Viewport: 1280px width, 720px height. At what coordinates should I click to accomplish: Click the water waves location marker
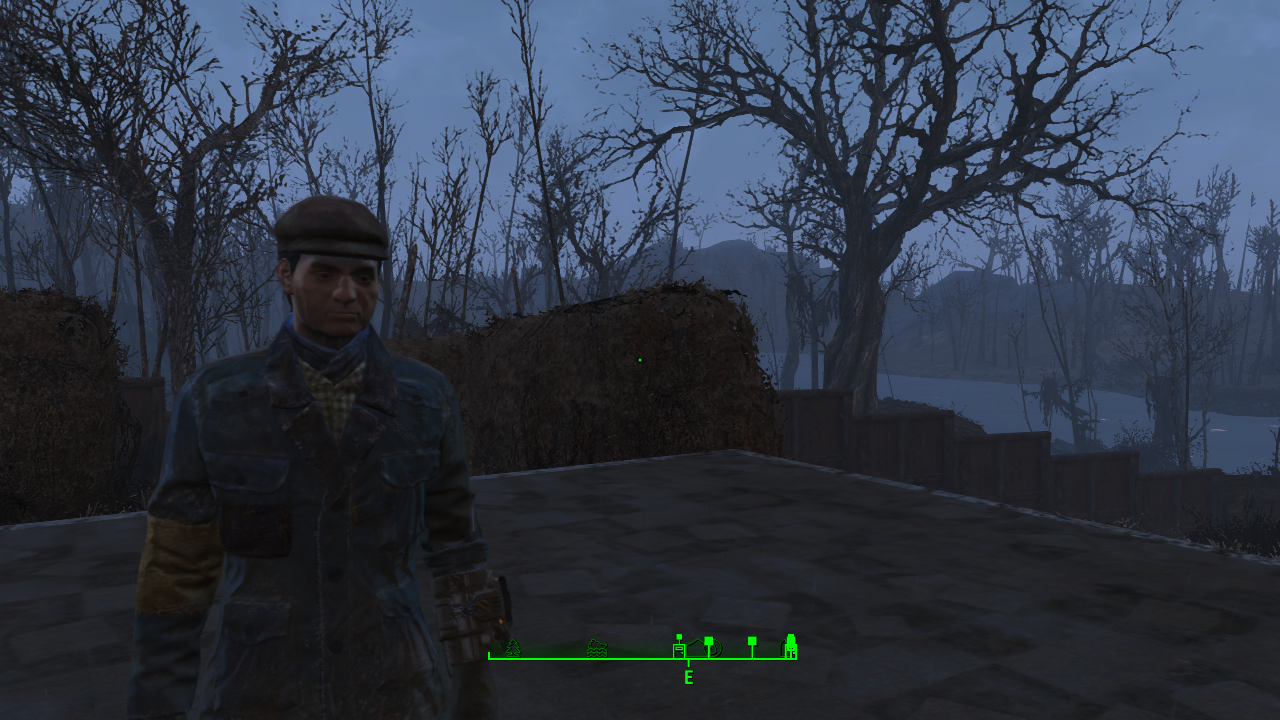click(x=597, y=648)
